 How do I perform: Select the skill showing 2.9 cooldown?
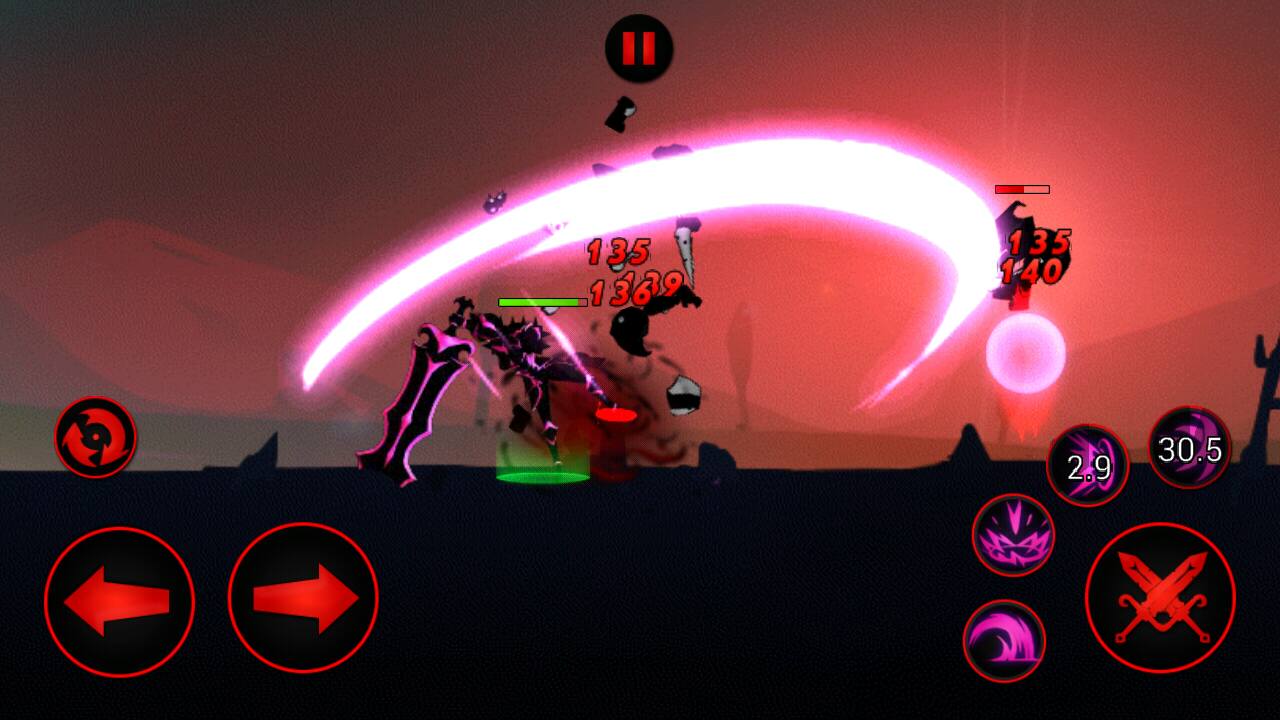coord(1087,466)
